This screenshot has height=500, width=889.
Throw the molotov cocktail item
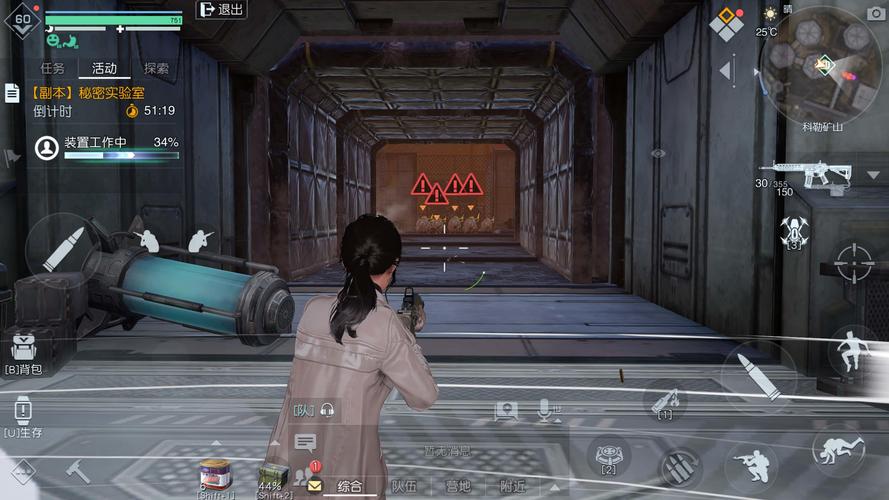click(x=665, y=402)
